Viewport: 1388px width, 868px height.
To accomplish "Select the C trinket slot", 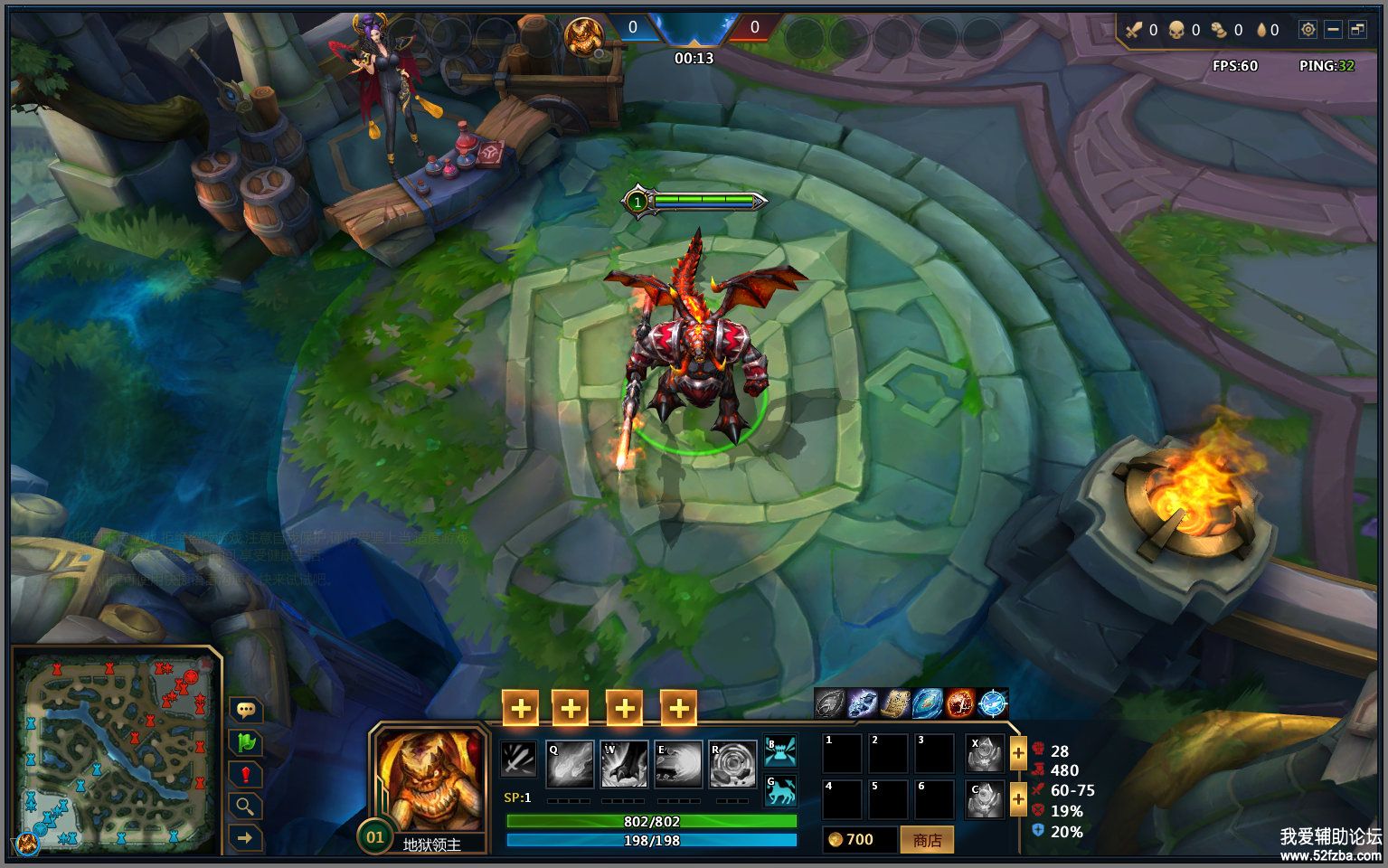I will tap(985, 799).
